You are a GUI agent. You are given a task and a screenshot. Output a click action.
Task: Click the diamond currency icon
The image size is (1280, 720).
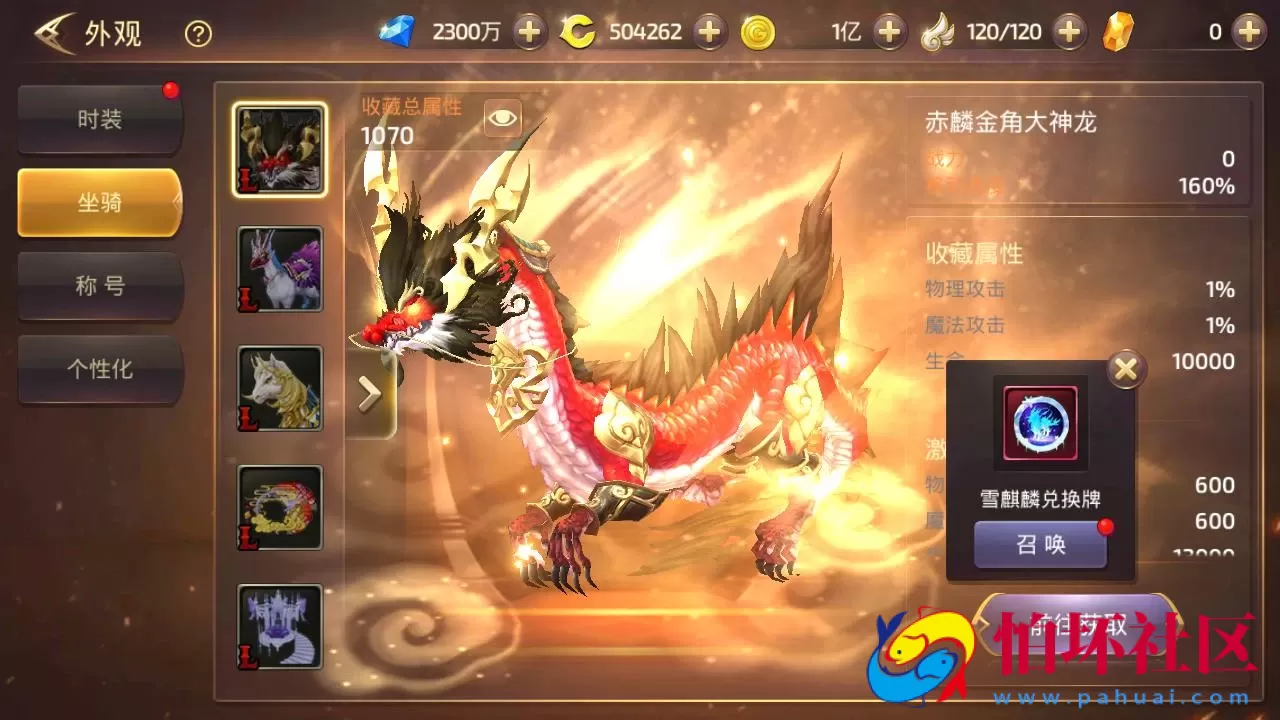tap(398, 31)
